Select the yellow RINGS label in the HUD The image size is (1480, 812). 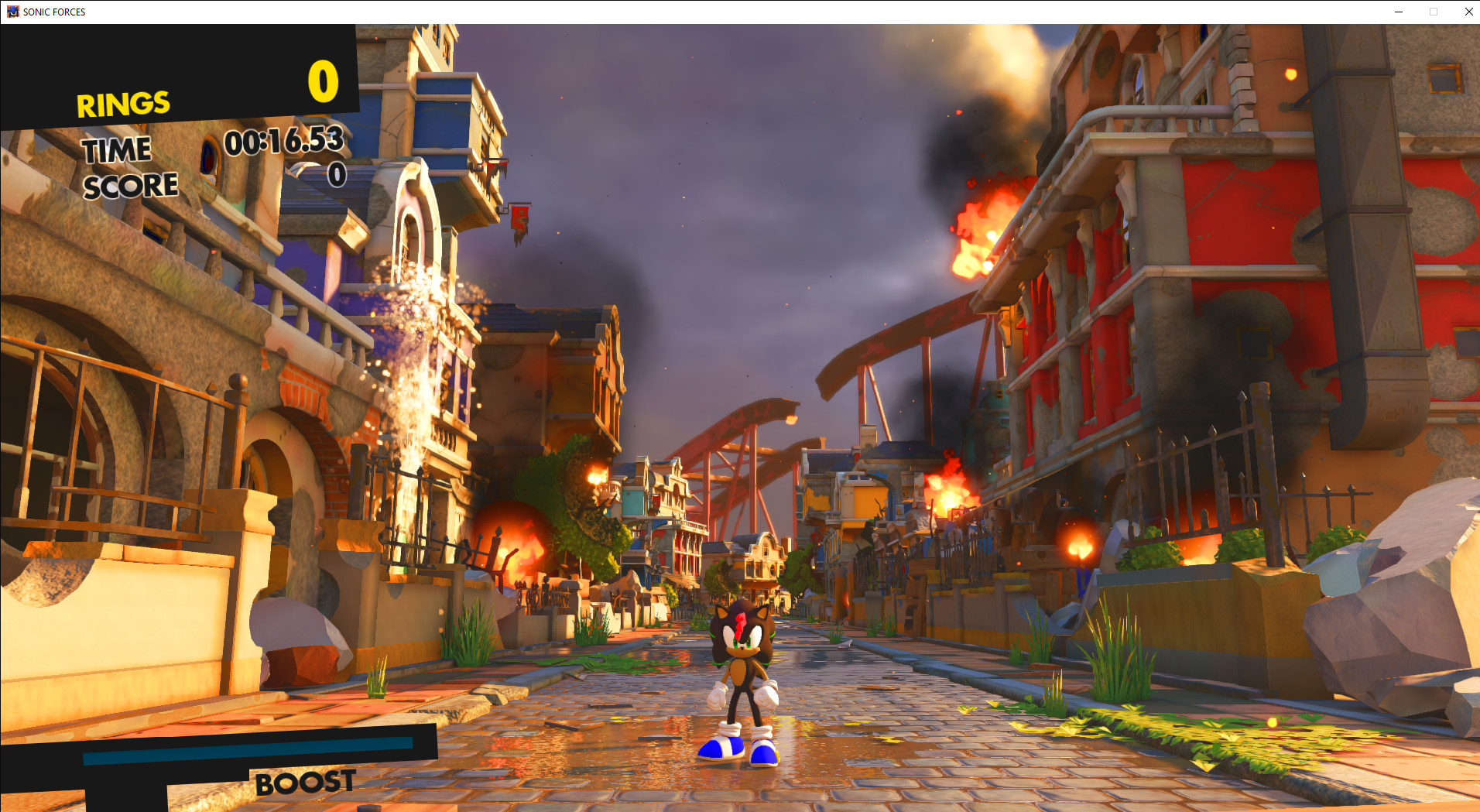click(122, 101)
